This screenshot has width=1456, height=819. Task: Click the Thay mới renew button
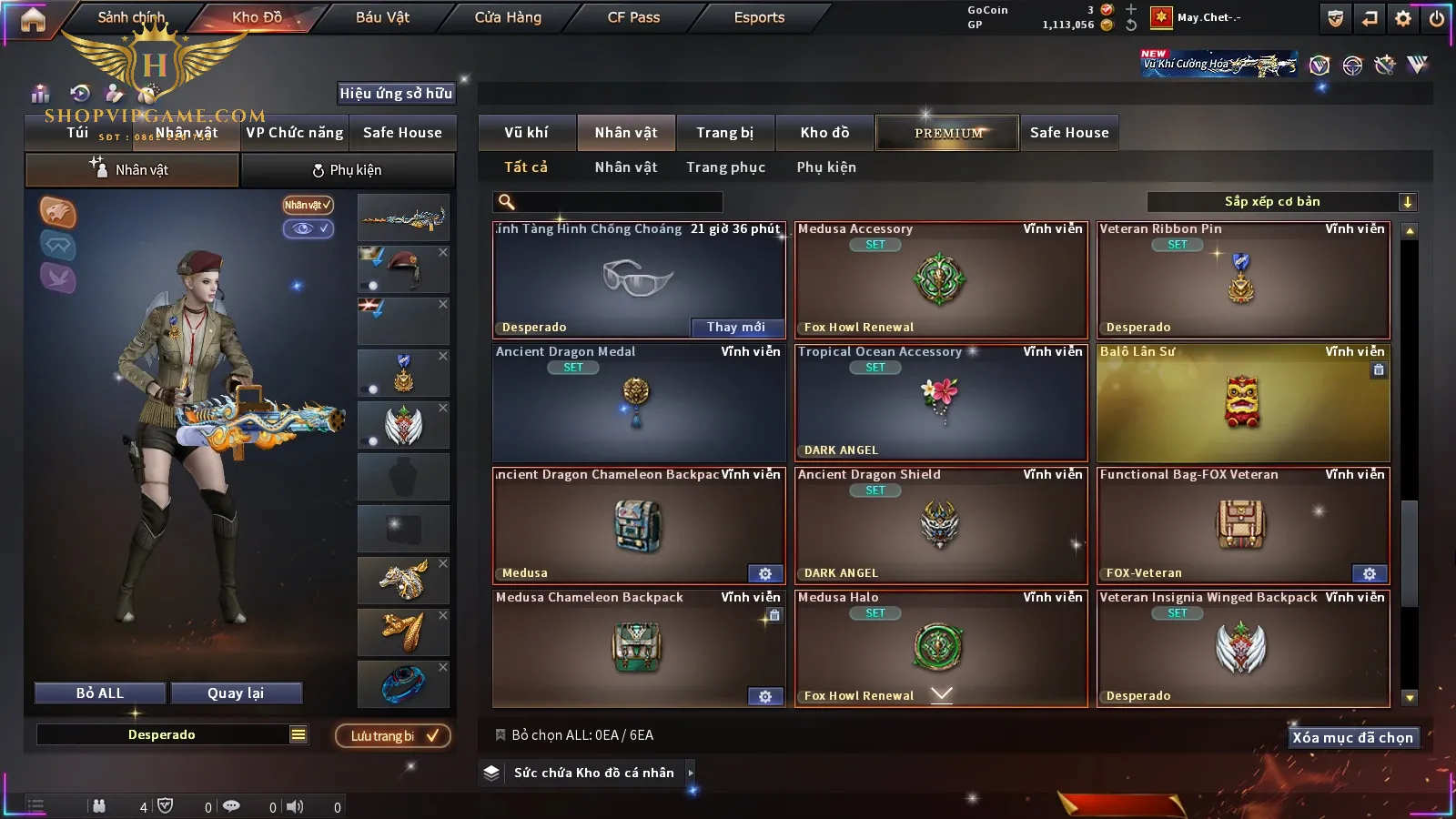(x=735, y=328)
